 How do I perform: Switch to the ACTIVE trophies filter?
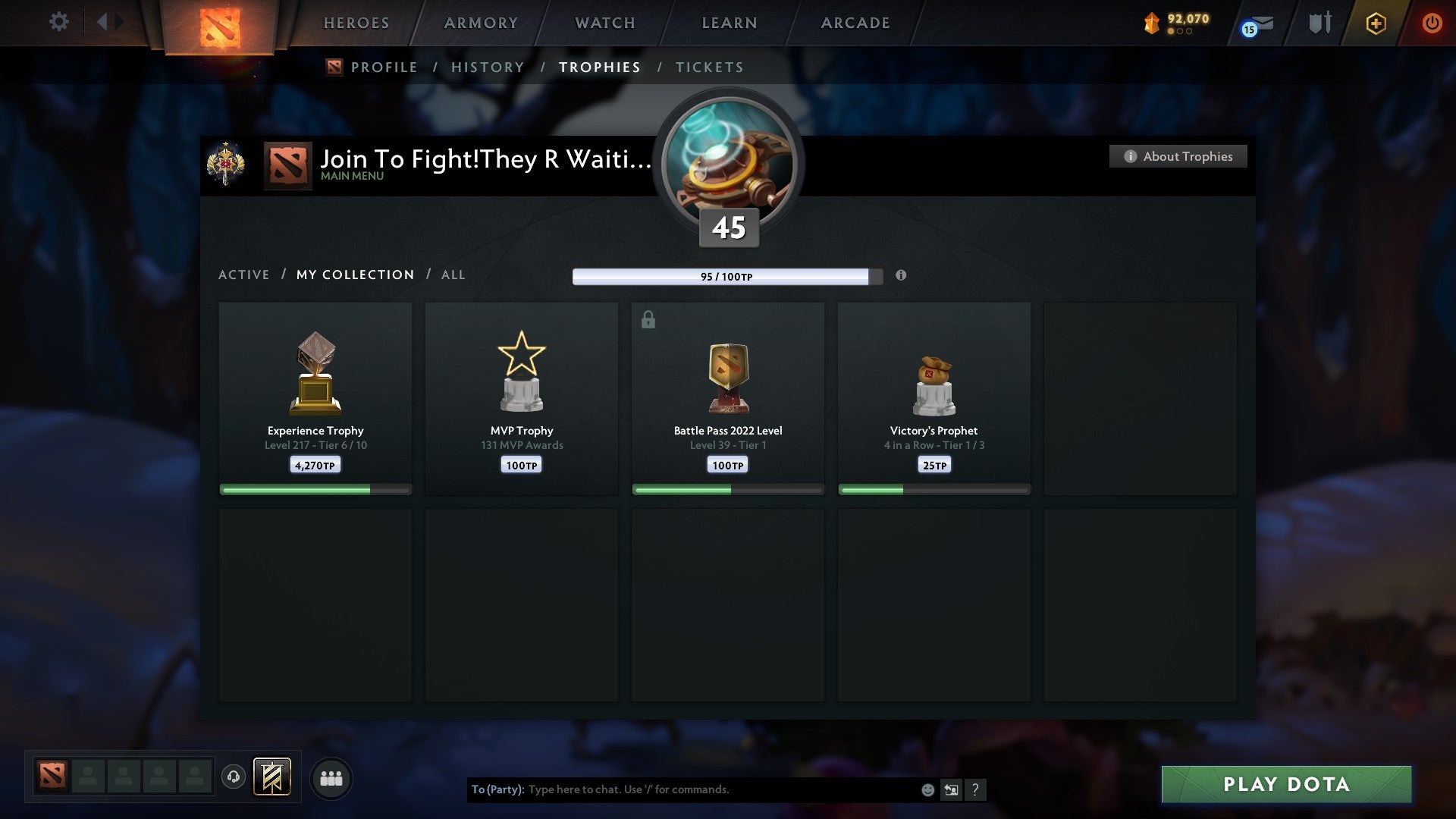pyautogui.click(x=244, y=275)
